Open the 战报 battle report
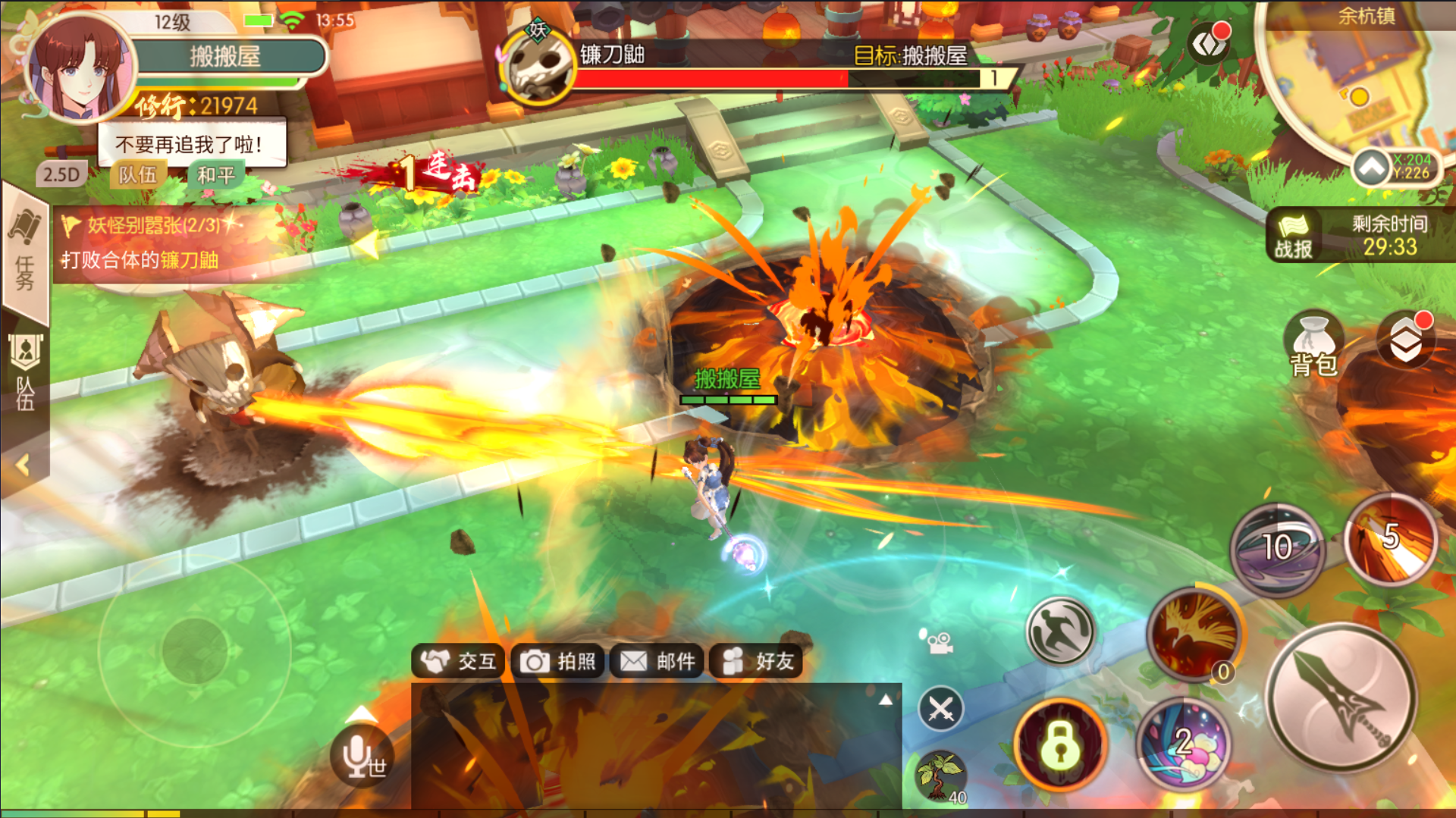Viewport: 1456px width, 818px height. (1294, 237)
